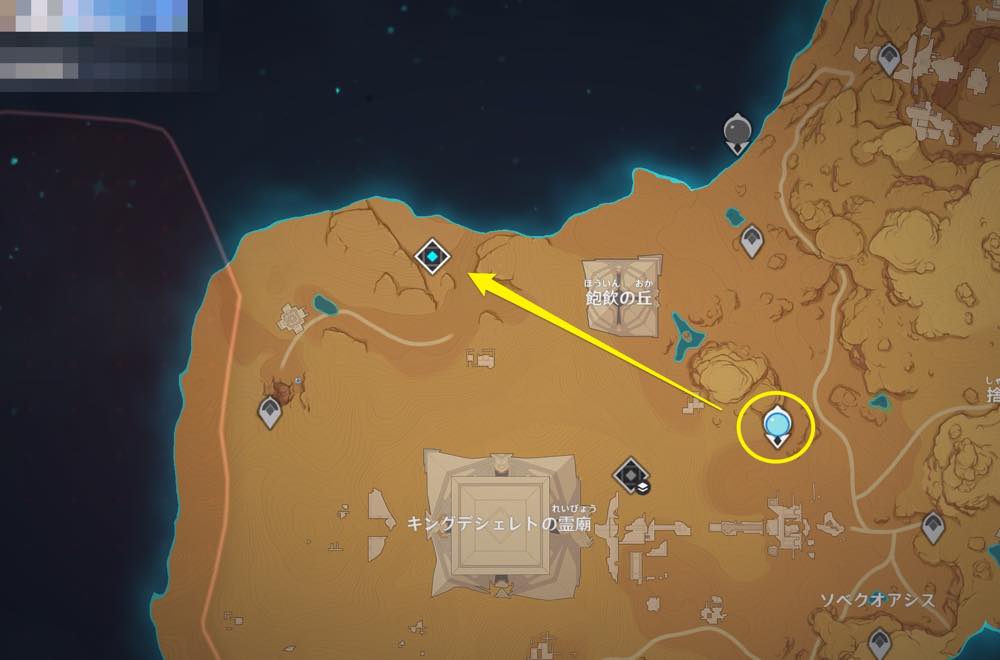The height and width of the screenshot is (660, 1000).
Task: Select the gray orb marker on the coastline
Action: (738, 131)
